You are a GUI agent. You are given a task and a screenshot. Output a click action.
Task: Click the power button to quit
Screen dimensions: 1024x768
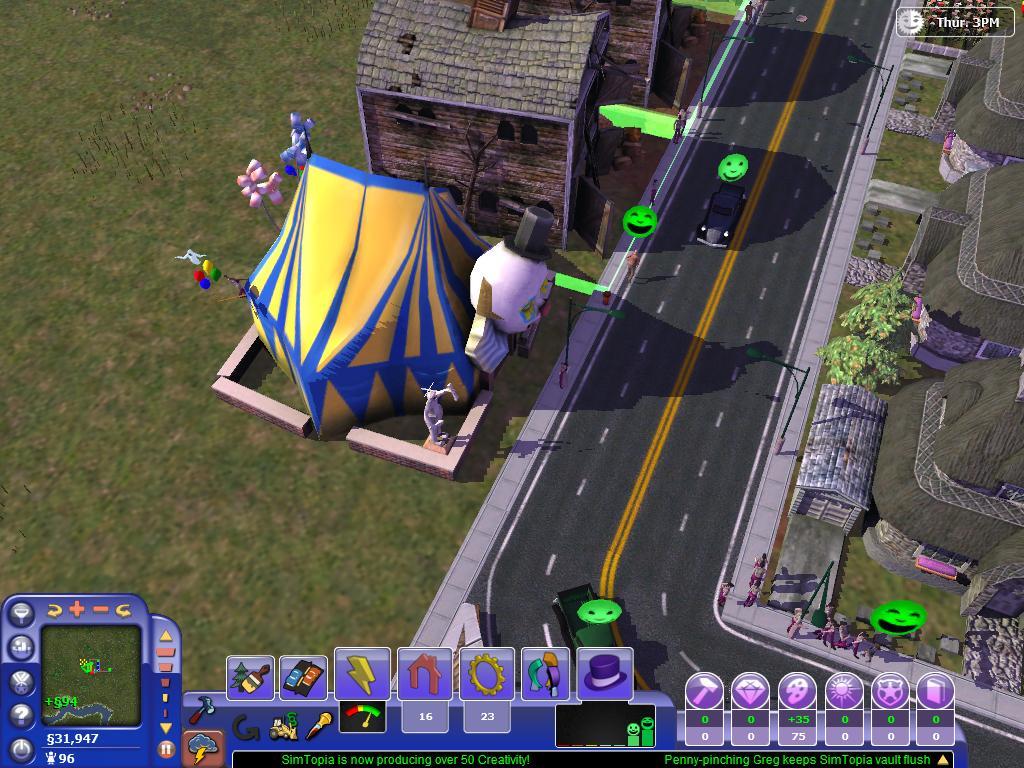click(22, 748)
